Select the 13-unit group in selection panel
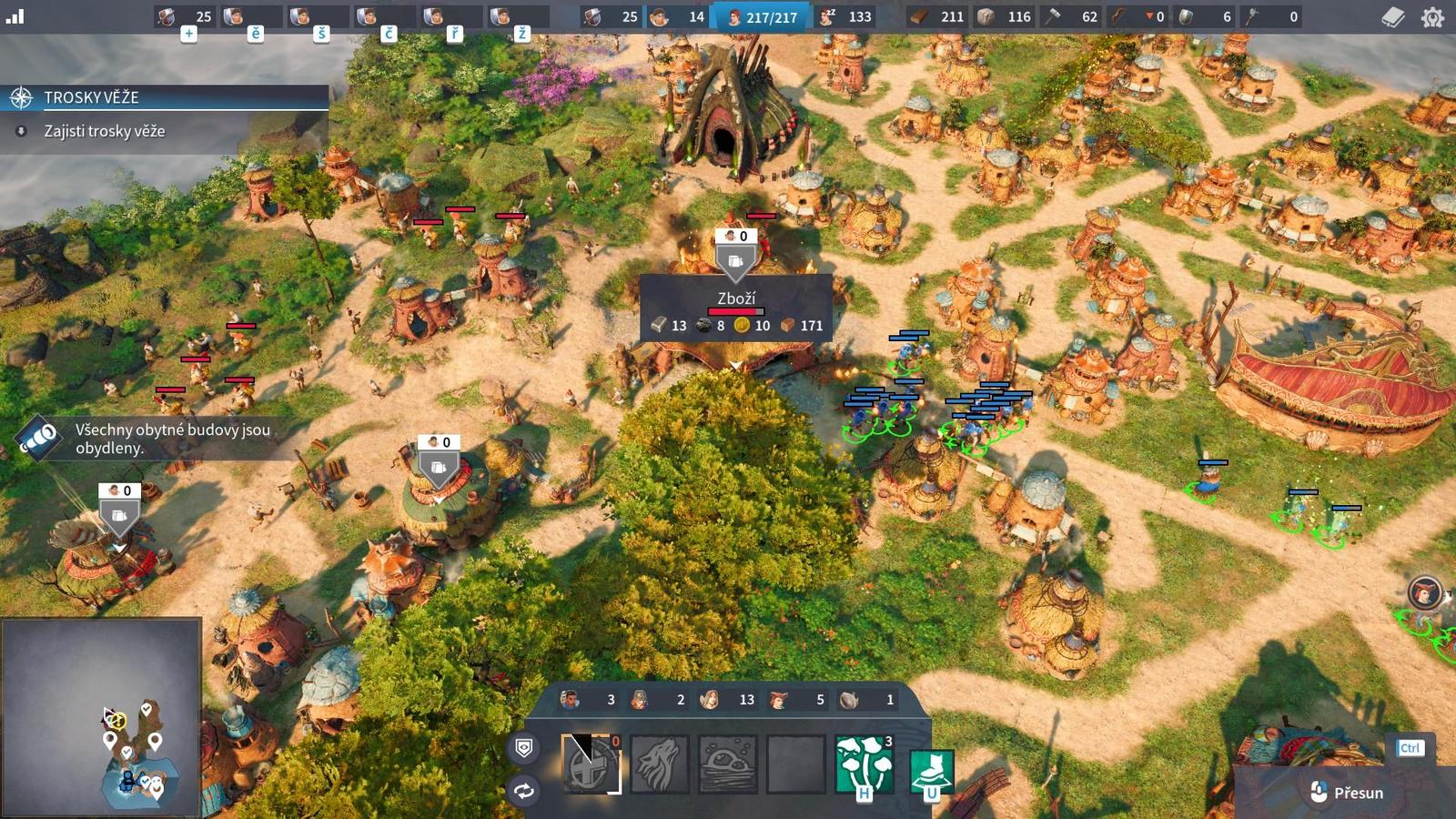The image size is (1456, 819). [x=727, y=700]
